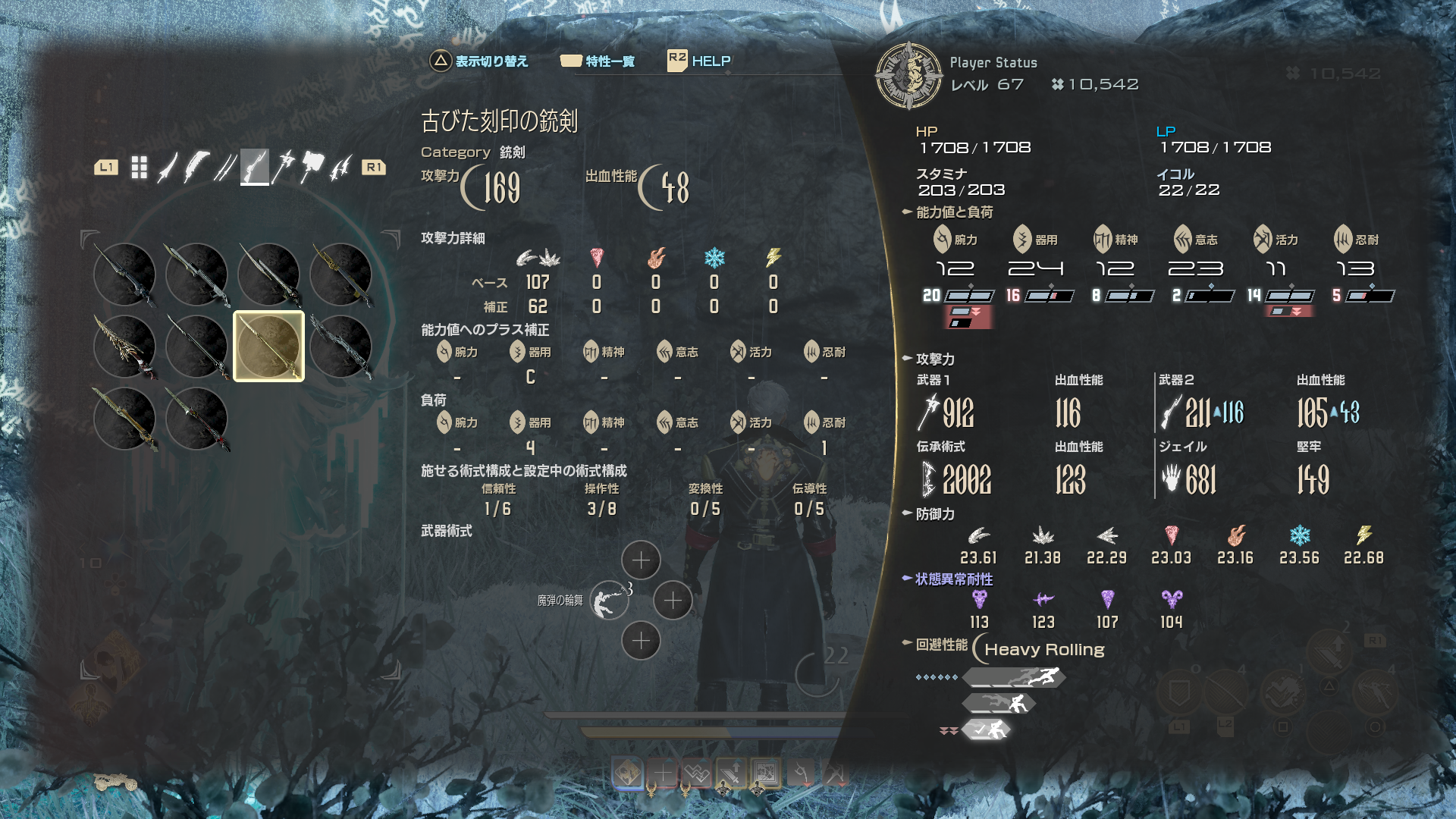
Task: Switch to the claw blades category tab
Action: click(x=340, y=168)
